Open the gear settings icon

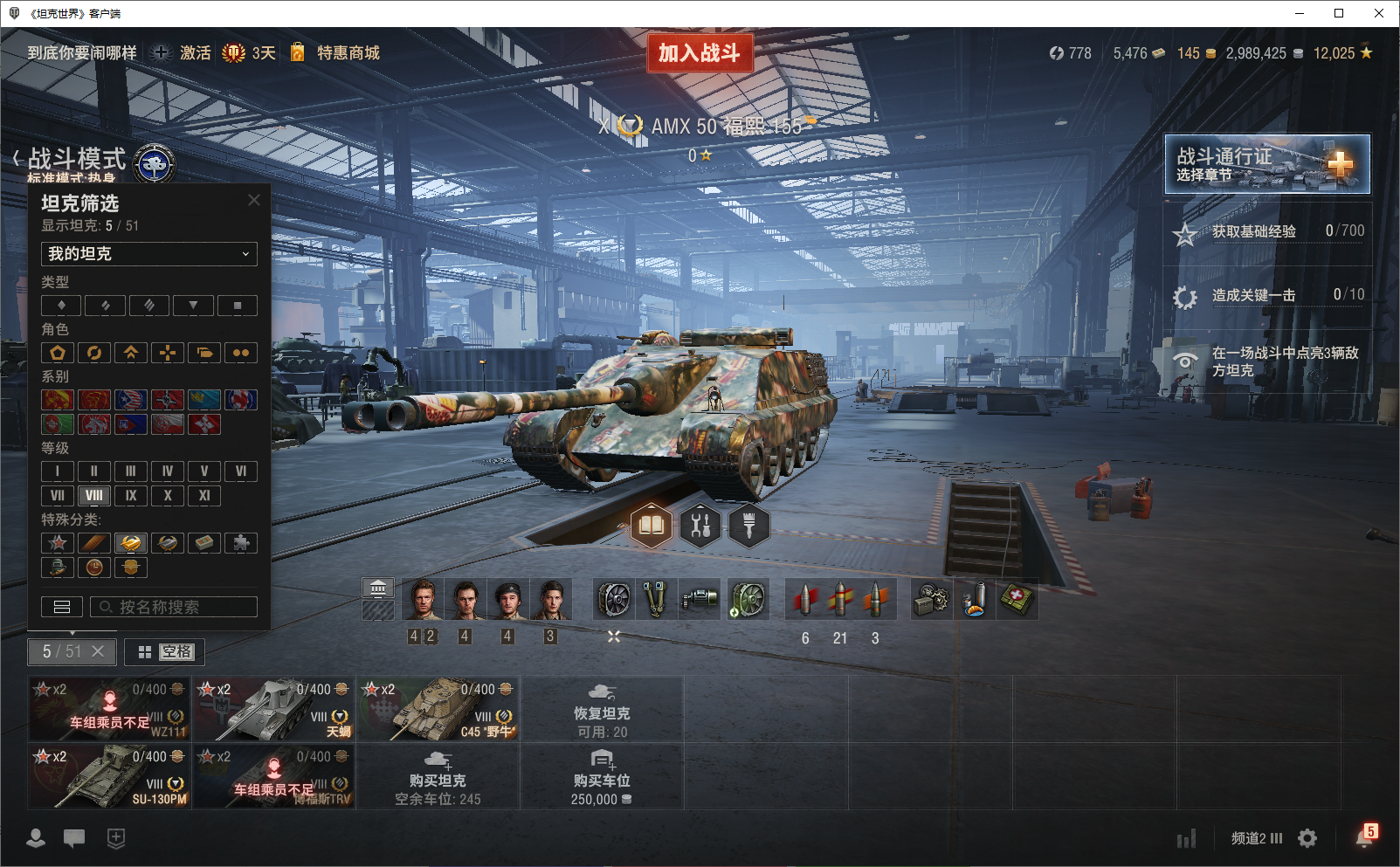point(1307,838)
